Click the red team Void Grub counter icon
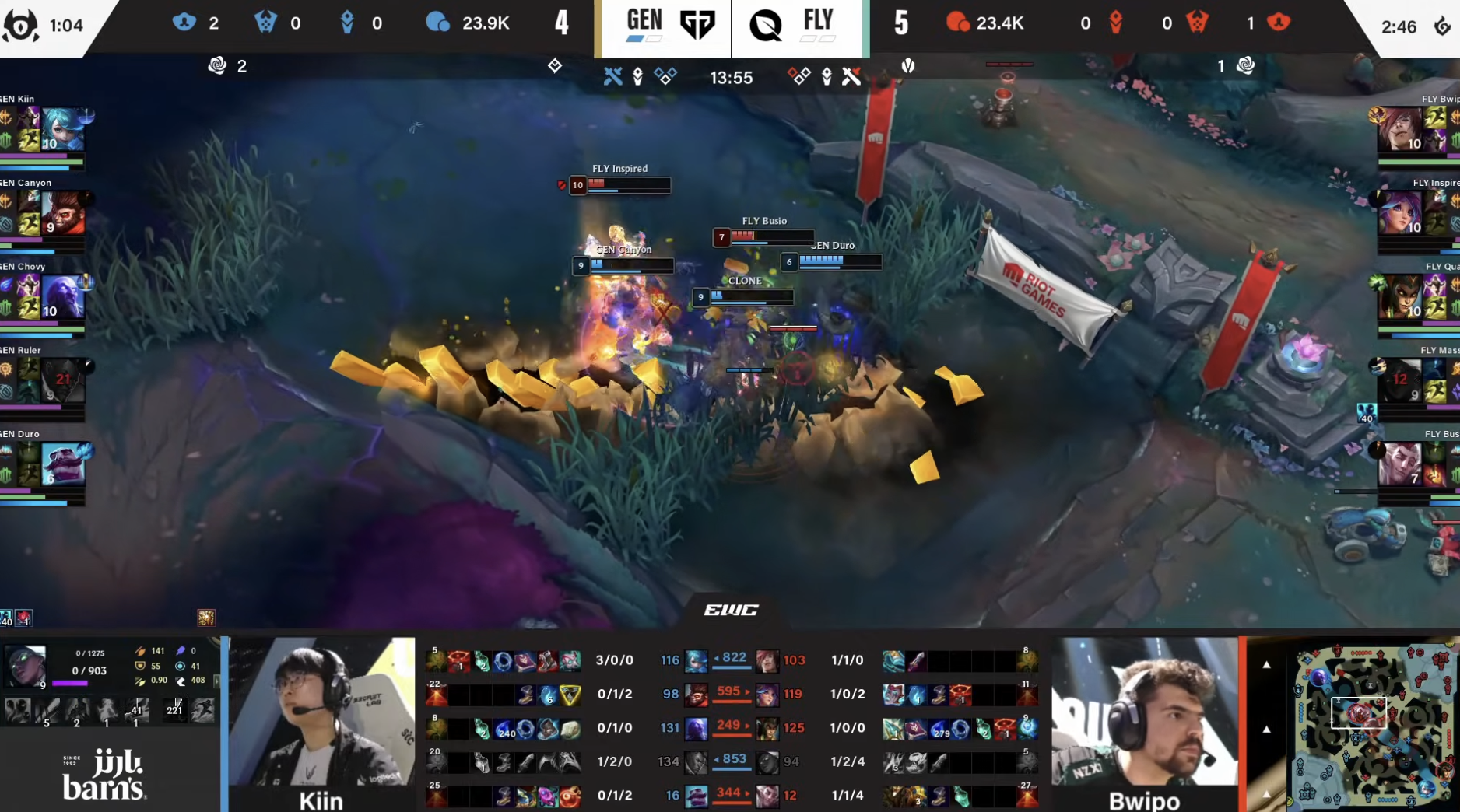 [x=1199, y=23]
